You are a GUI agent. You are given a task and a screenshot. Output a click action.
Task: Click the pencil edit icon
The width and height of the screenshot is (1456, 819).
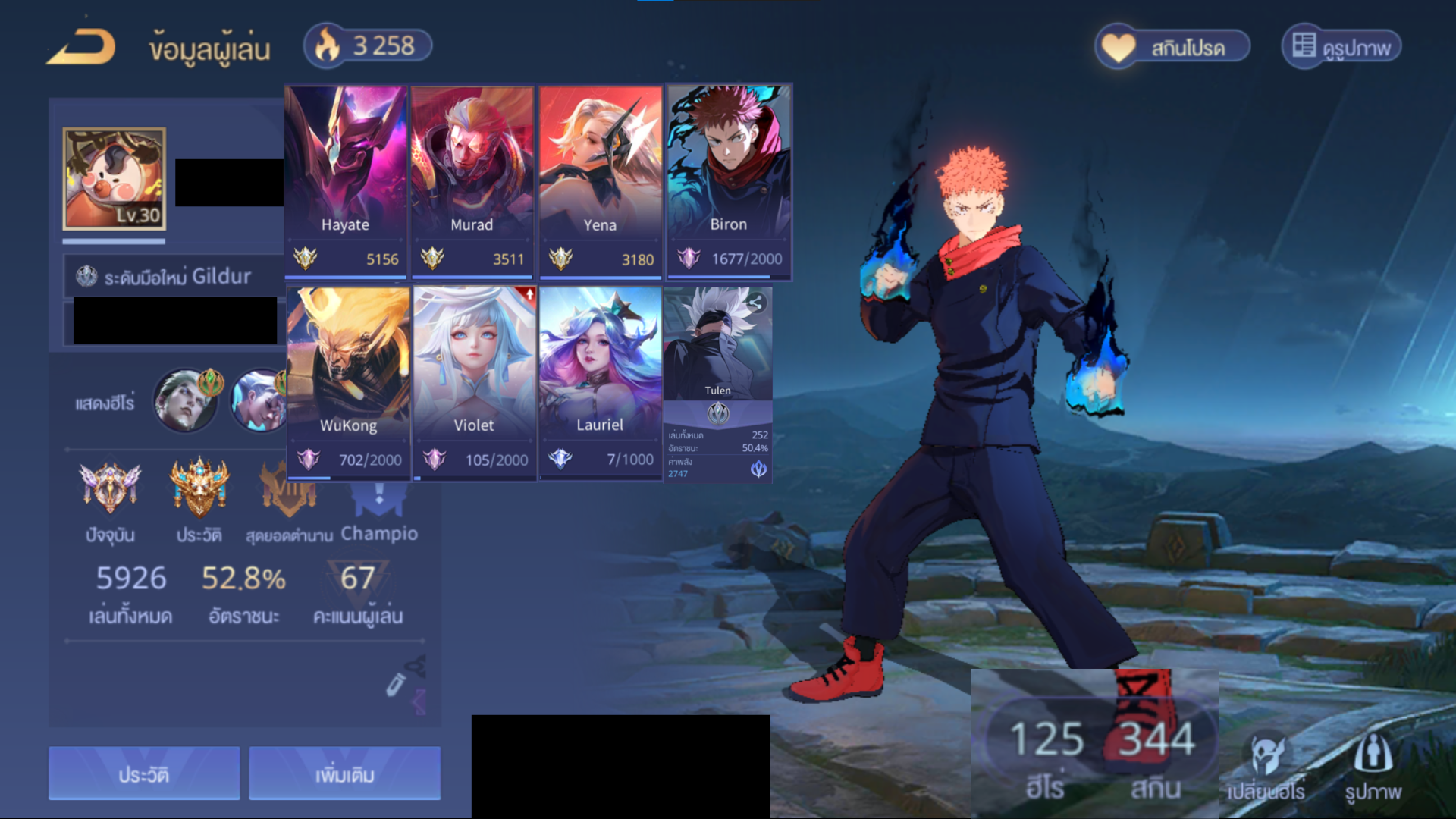pos(395,684)
